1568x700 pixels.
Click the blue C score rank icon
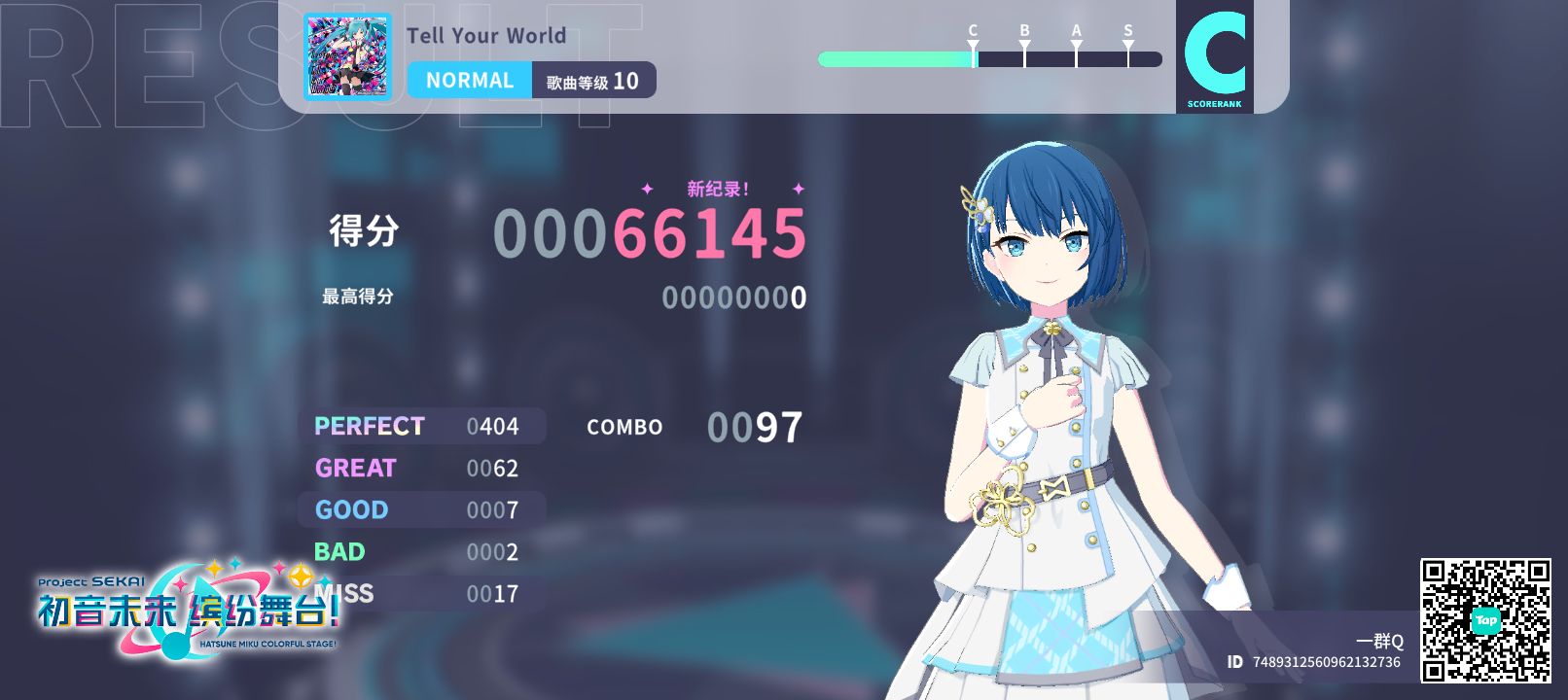1216,53
